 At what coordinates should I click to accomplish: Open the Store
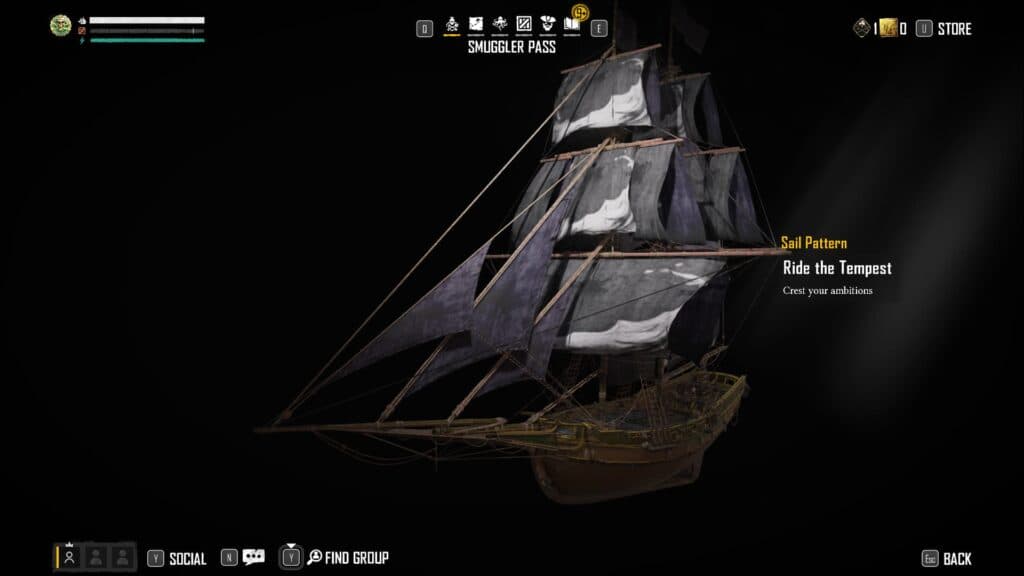coord(953,29)
